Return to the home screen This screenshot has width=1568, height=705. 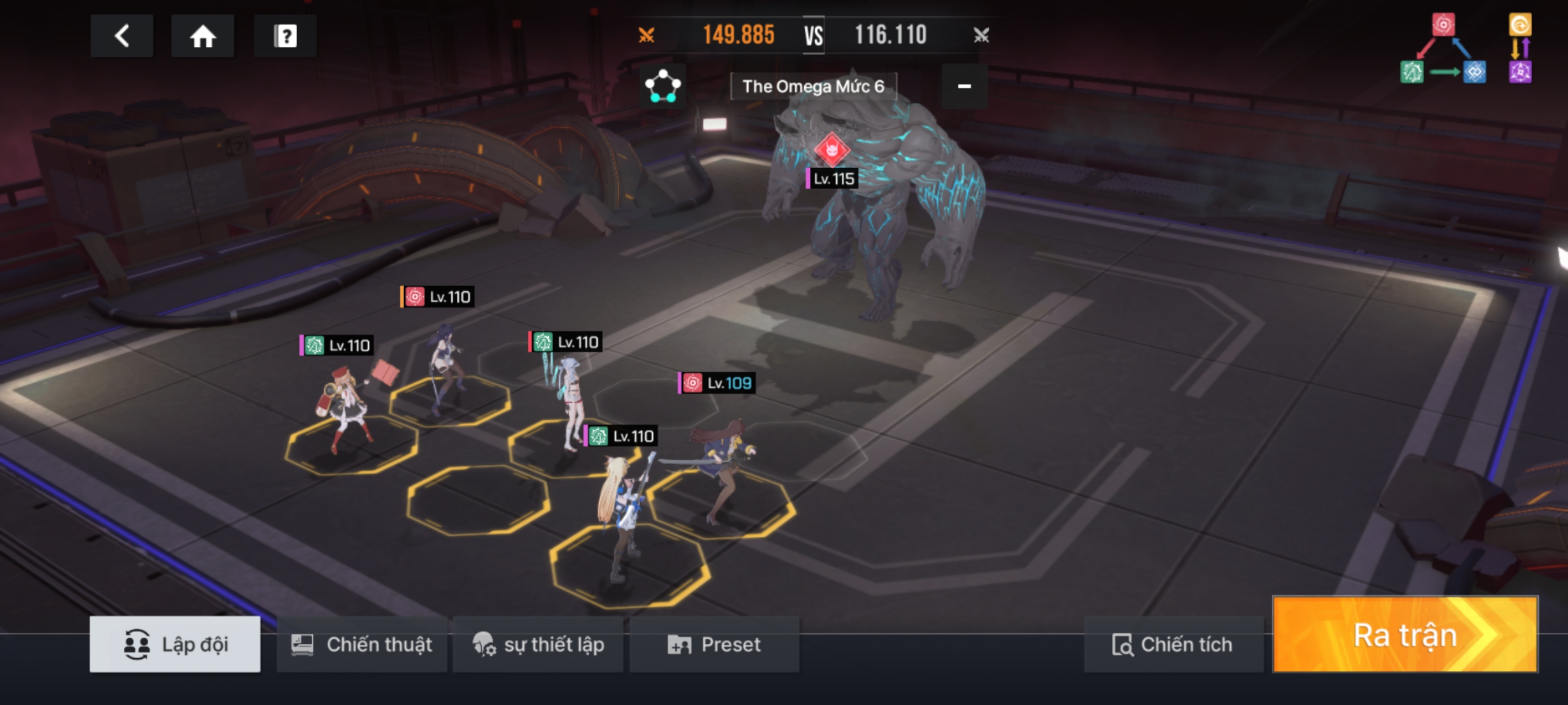(x=203, y=36)
